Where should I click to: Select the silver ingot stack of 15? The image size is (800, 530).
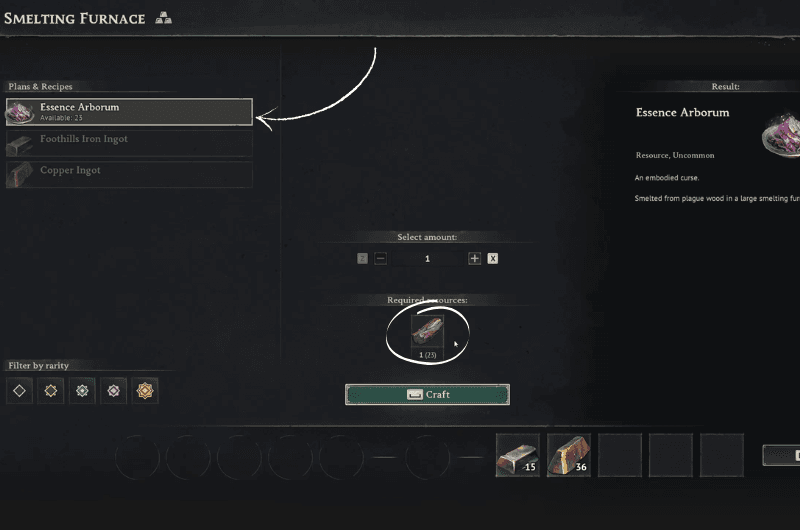tap(517, 455)
